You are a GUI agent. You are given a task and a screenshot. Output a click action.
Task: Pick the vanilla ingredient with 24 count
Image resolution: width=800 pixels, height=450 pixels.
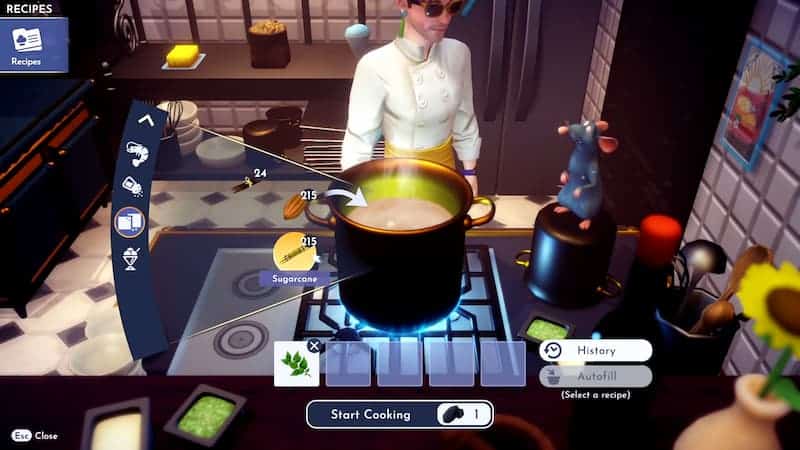coord(243,184)
